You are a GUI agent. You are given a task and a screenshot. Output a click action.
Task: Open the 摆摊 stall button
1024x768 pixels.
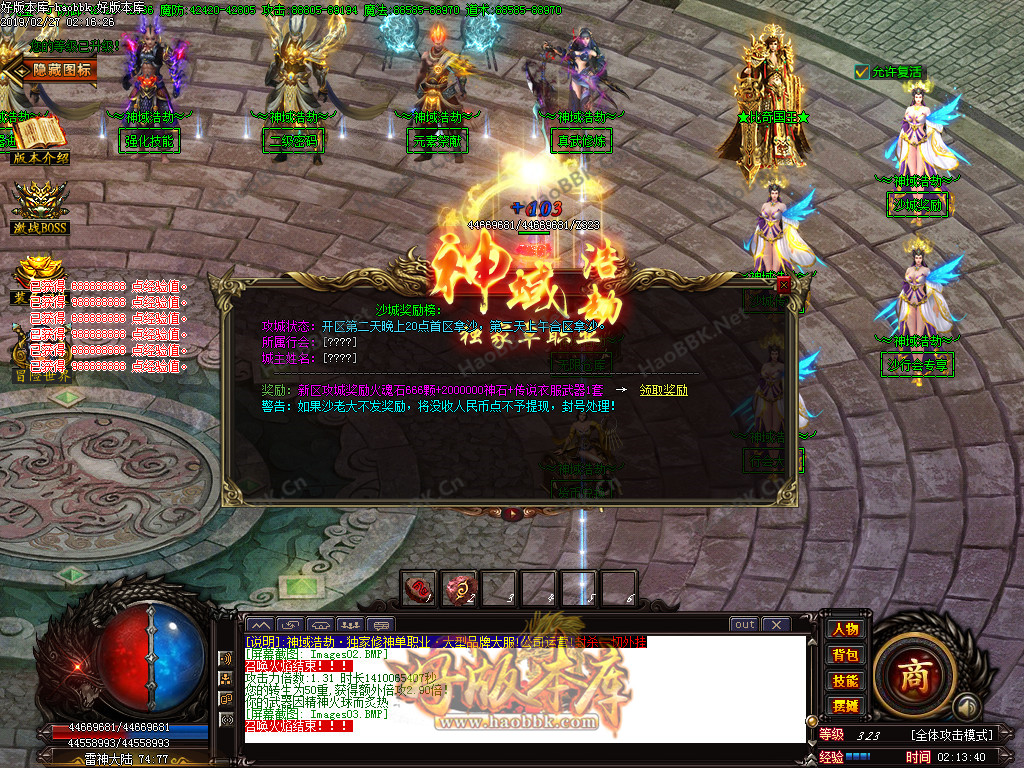coord(845,706)
